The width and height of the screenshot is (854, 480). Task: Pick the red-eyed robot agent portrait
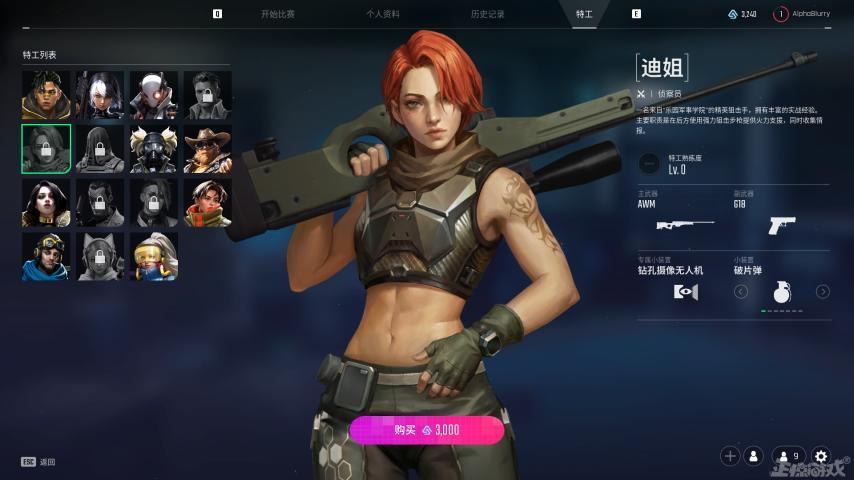point(154,95)
